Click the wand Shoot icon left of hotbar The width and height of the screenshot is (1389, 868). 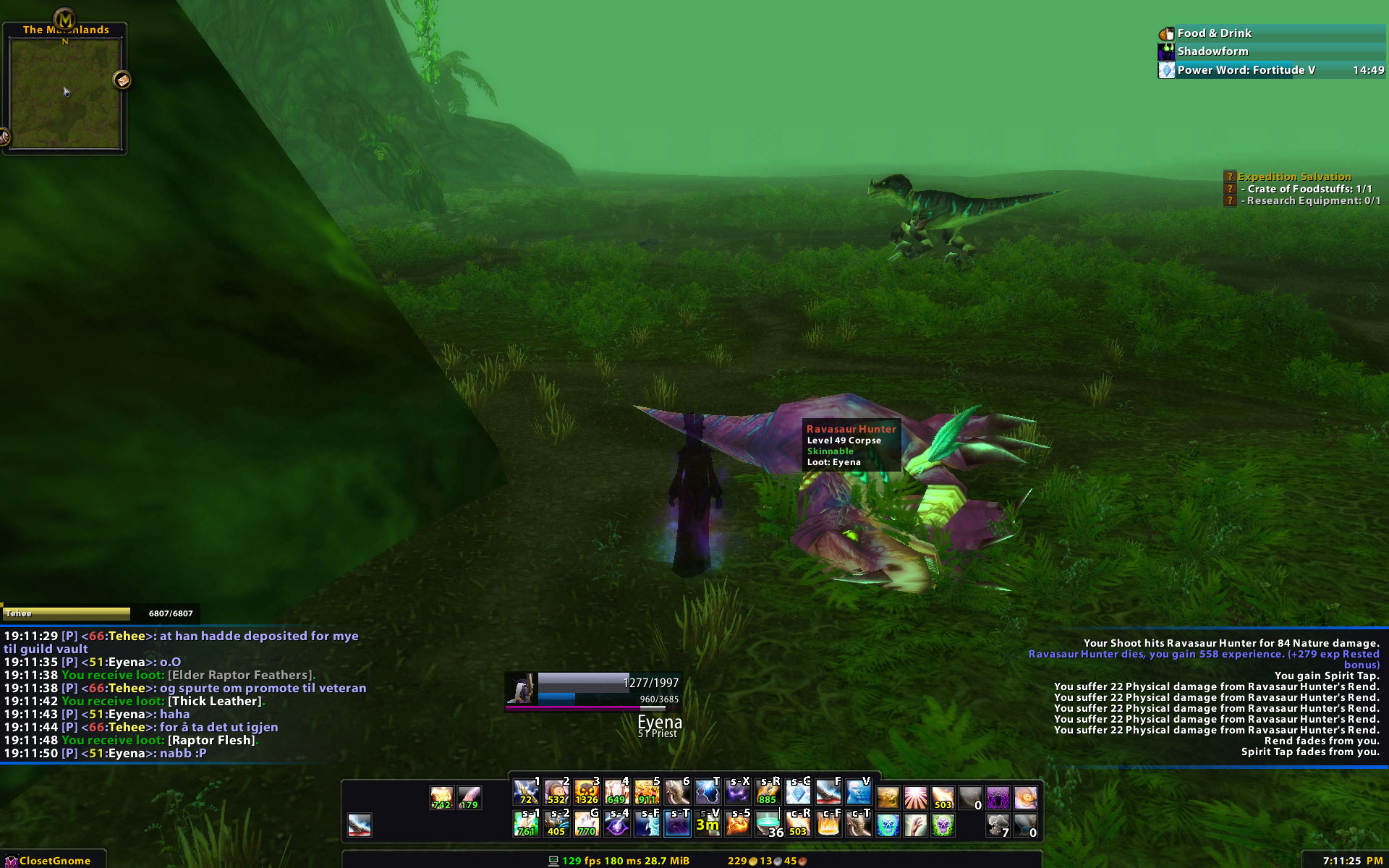360,825
